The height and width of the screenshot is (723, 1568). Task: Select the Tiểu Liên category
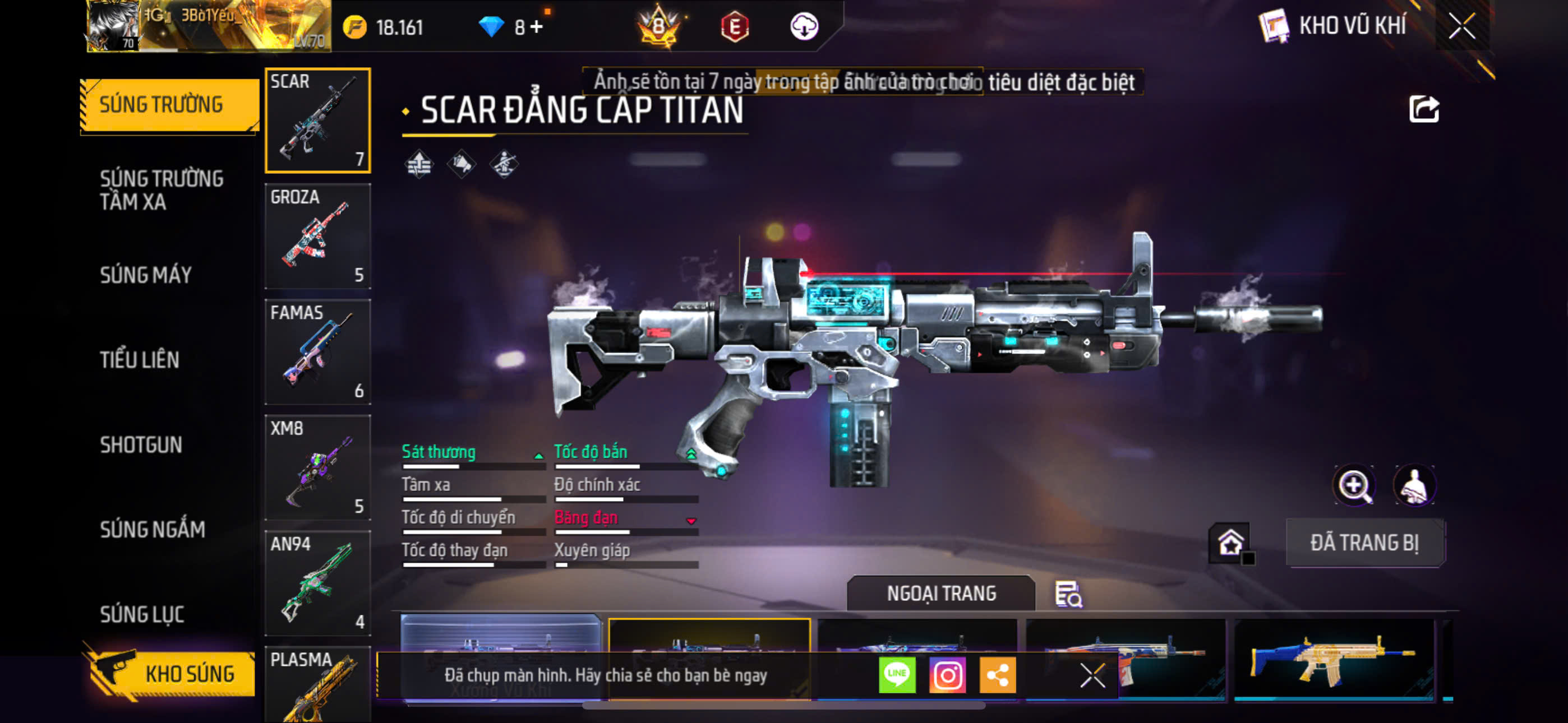(140, 360)
